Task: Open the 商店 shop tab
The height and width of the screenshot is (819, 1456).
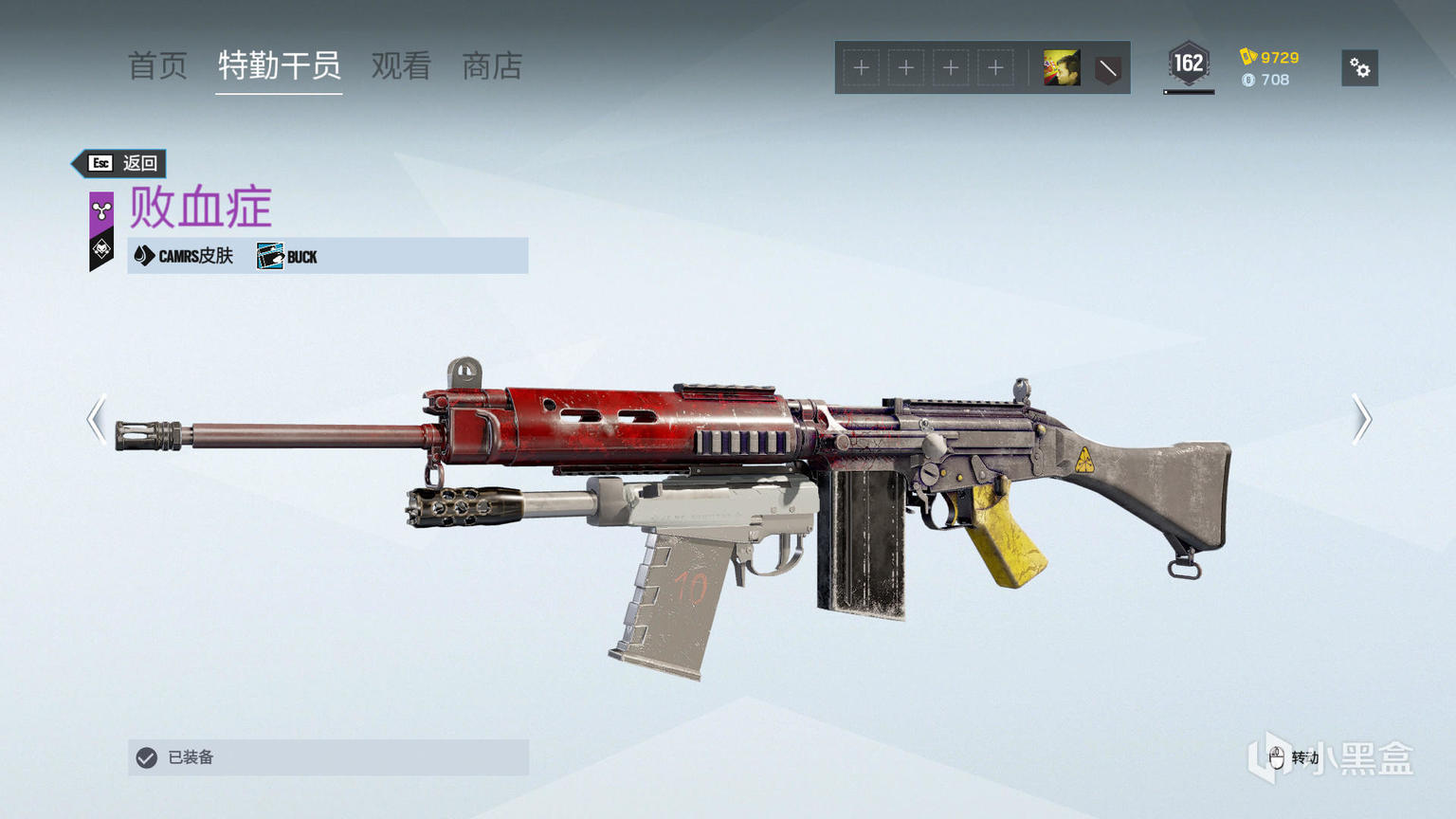Action: (x=492, y=66)
